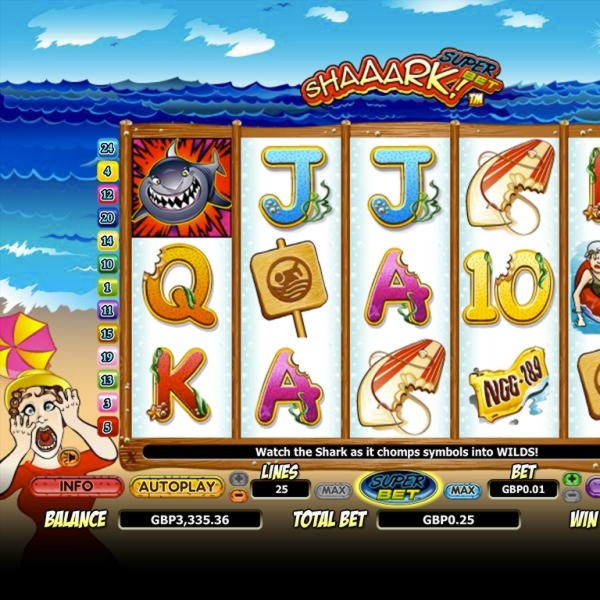Show payline number 14

pos(107,241)
